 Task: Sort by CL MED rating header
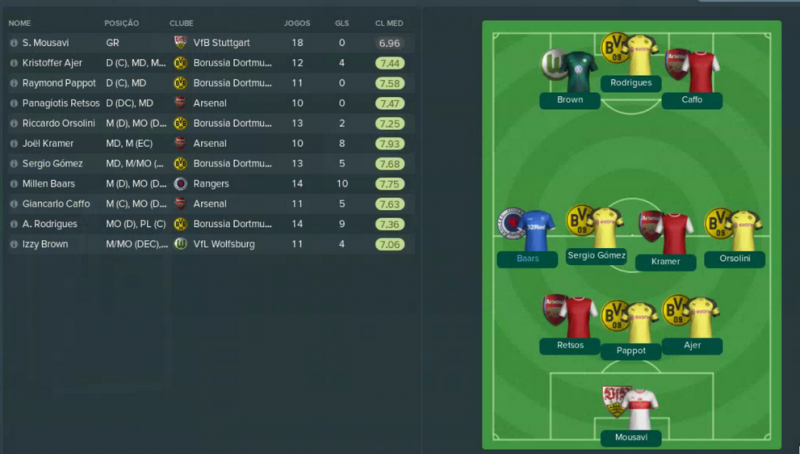click(x=389, y=21)
